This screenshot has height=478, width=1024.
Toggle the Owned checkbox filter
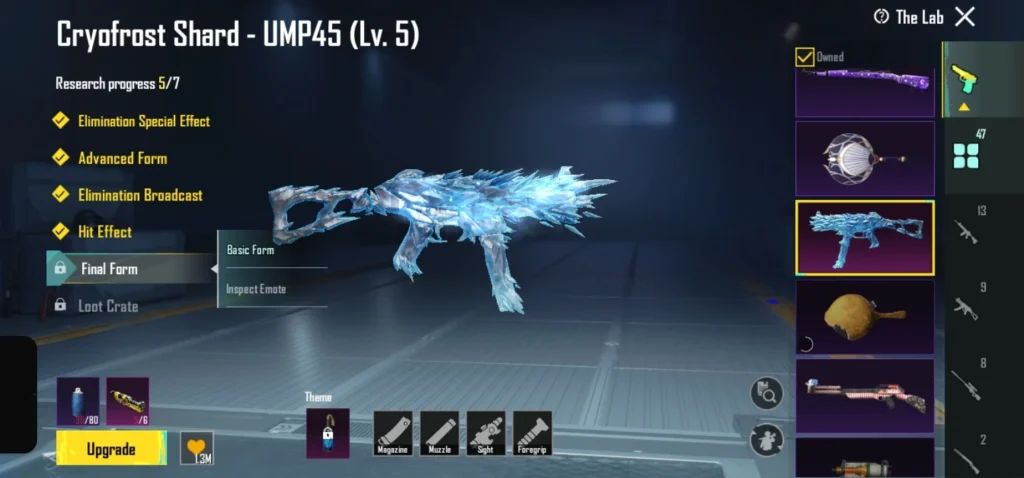(x=805, y=57)
